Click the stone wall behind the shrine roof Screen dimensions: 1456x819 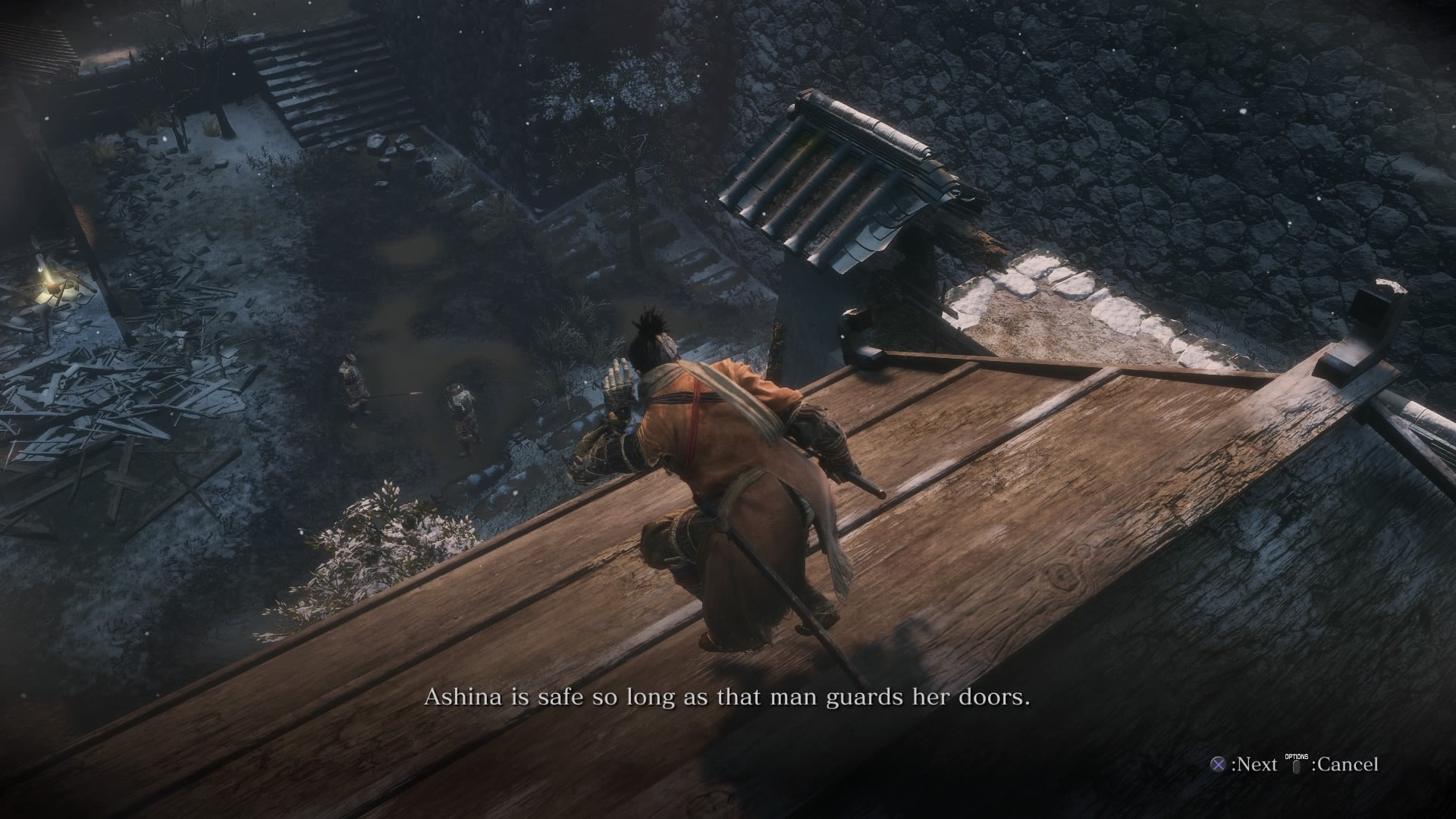coord(1100,136)
